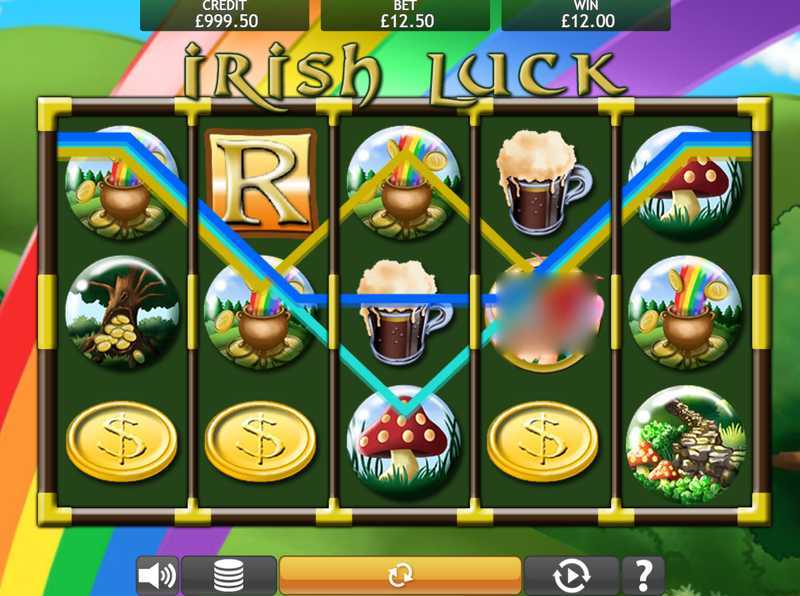Screen dimensions: 800x596
Task: Open the bet coin-stack settings
Action: click(x=229, y=576)
